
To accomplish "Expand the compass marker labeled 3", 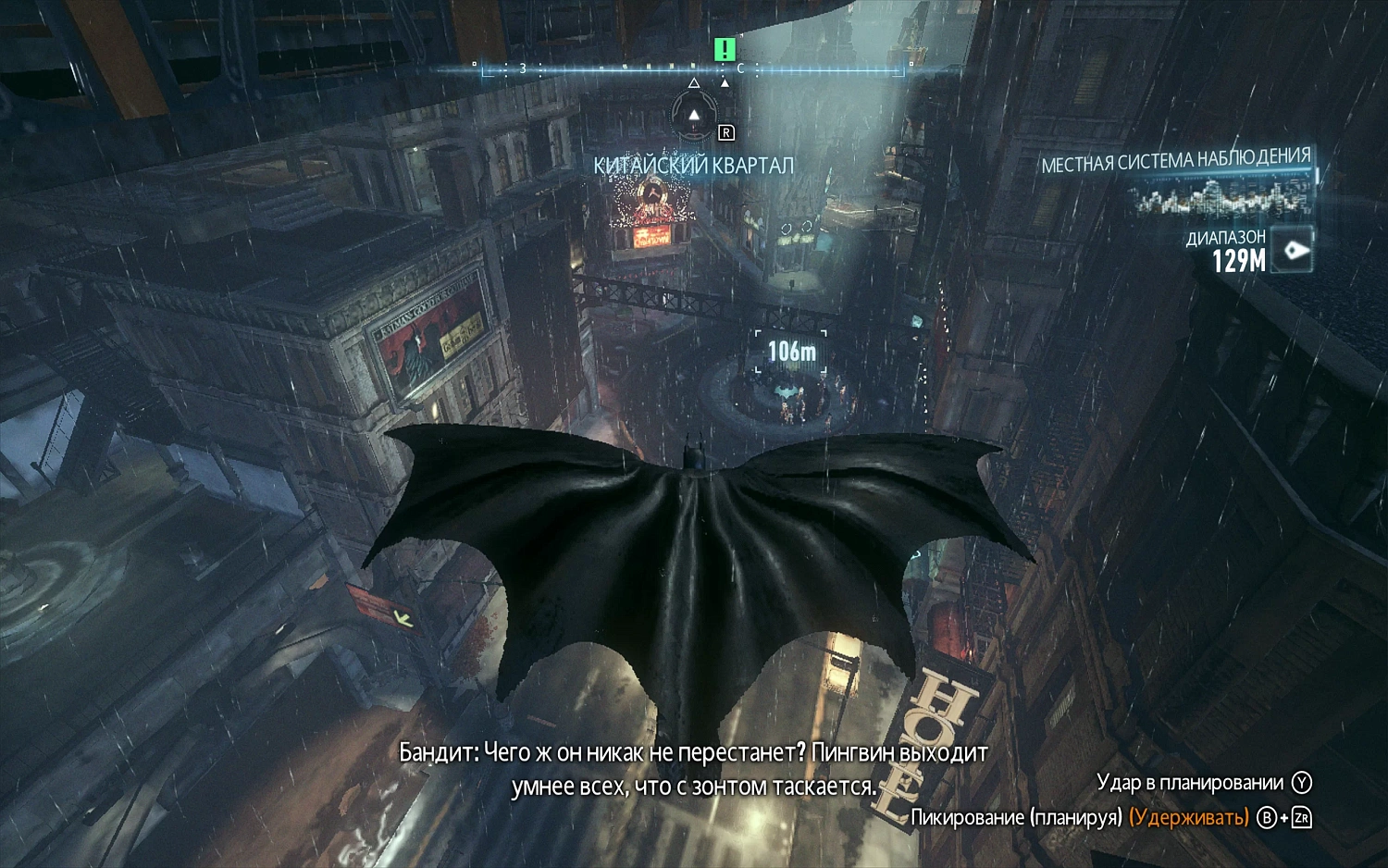I will click(x=523, y=68).
